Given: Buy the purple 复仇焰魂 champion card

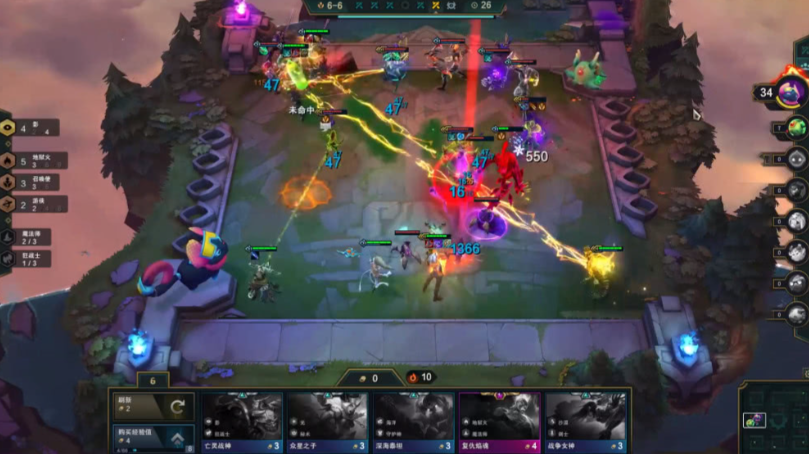Looking at the screenshot, I should [x=499, y=416].
